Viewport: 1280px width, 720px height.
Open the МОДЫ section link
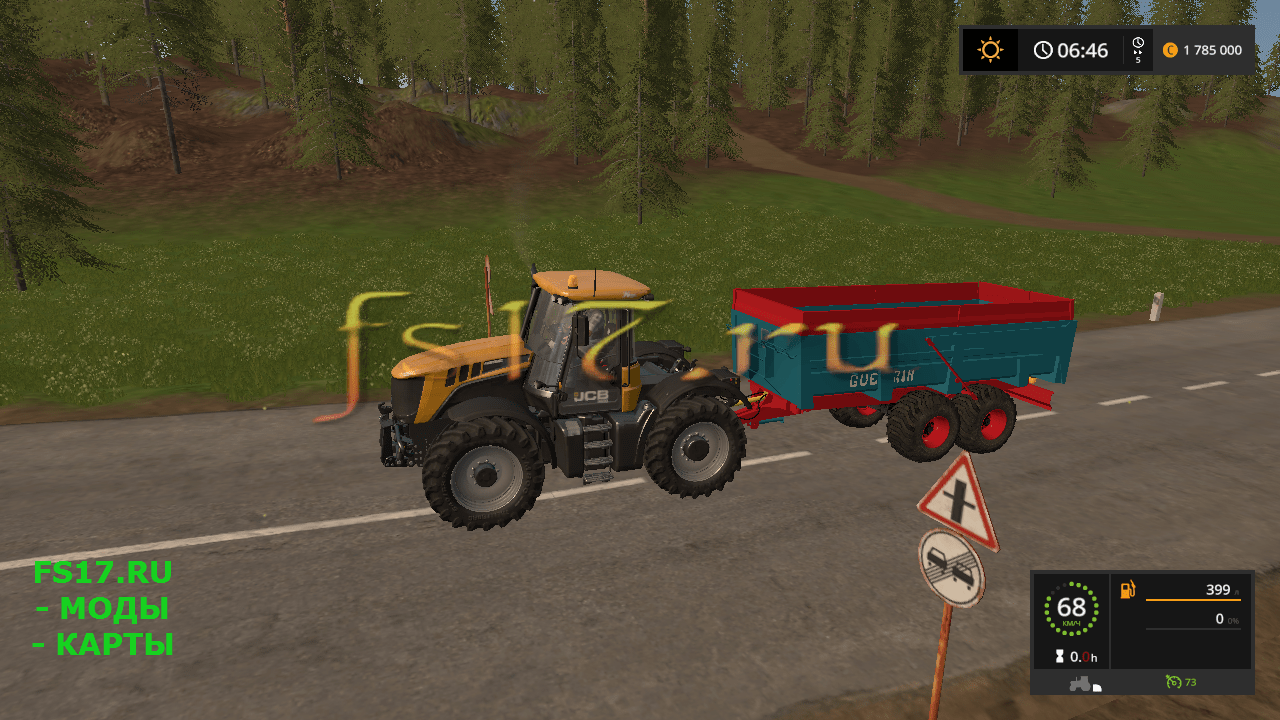107,608
